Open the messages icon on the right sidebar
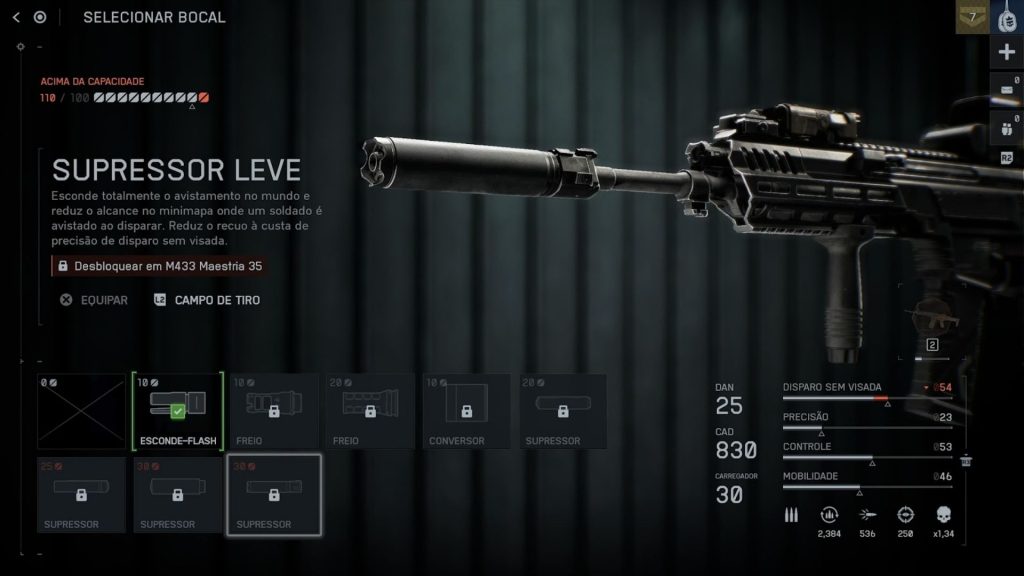This screenshot has height=576, width=1024. [x=1006, y=91]
